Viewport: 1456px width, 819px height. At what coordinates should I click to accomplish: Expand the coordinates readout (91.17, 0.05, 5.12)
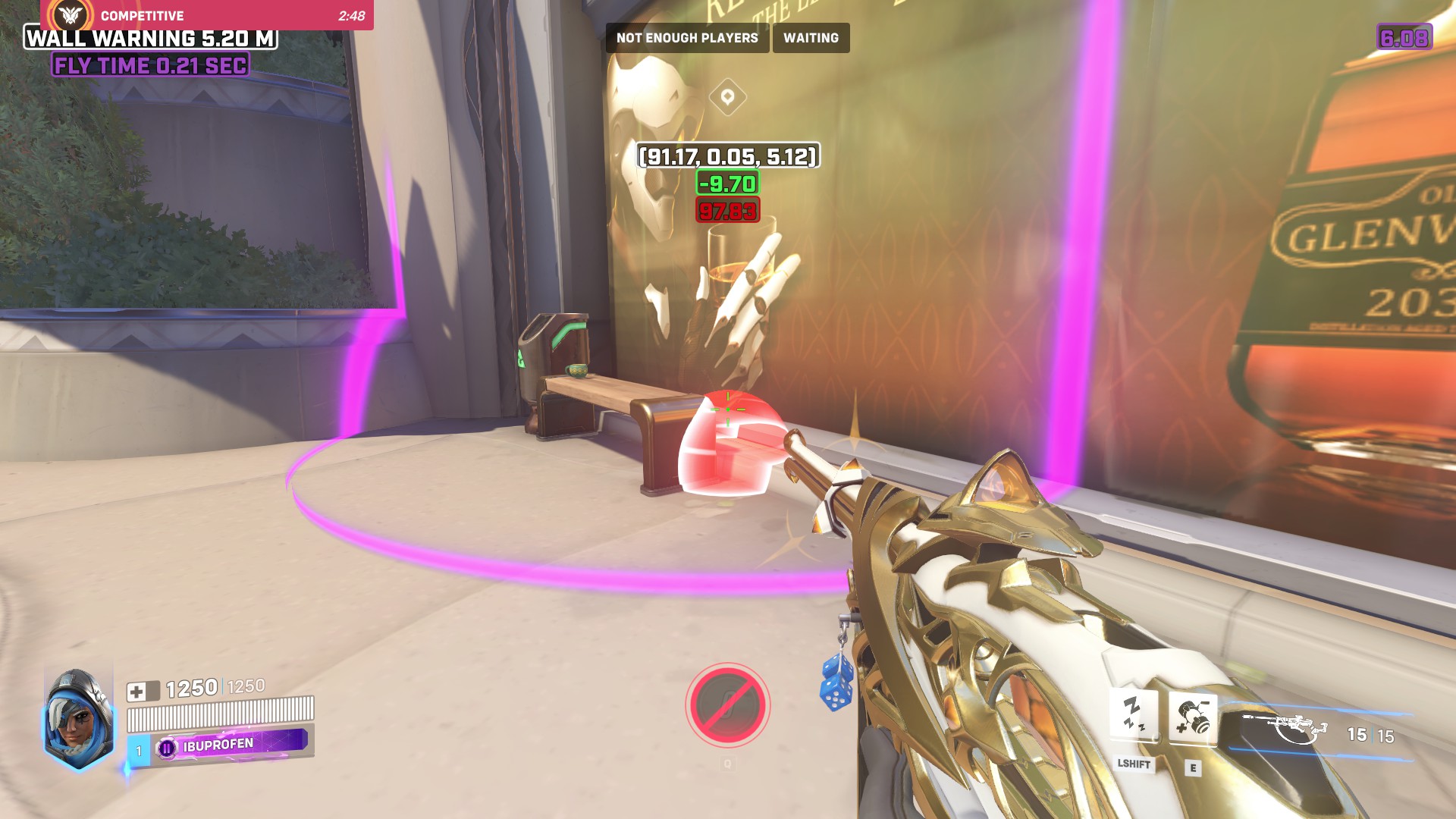click(x=727, y=157)
